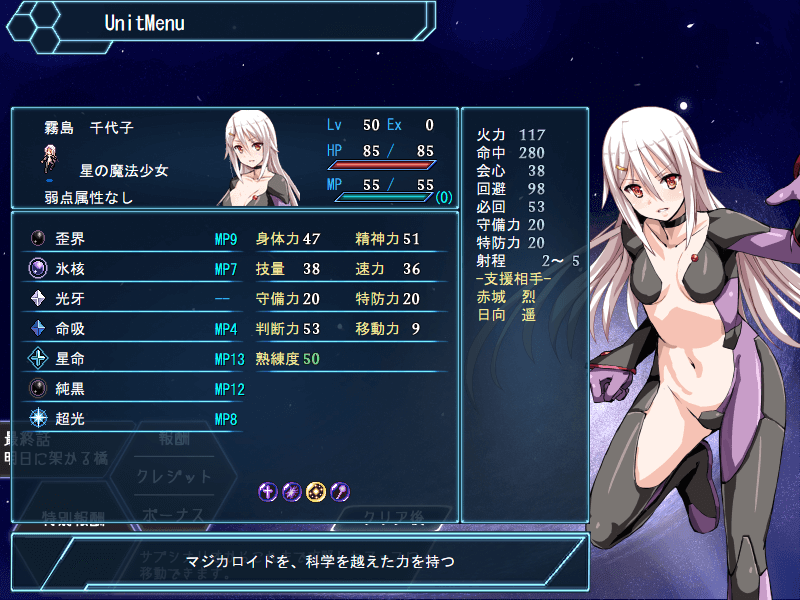Select the 光牙 skill with no MP cost
The image size is (800, 600).
tap(130, 299)
